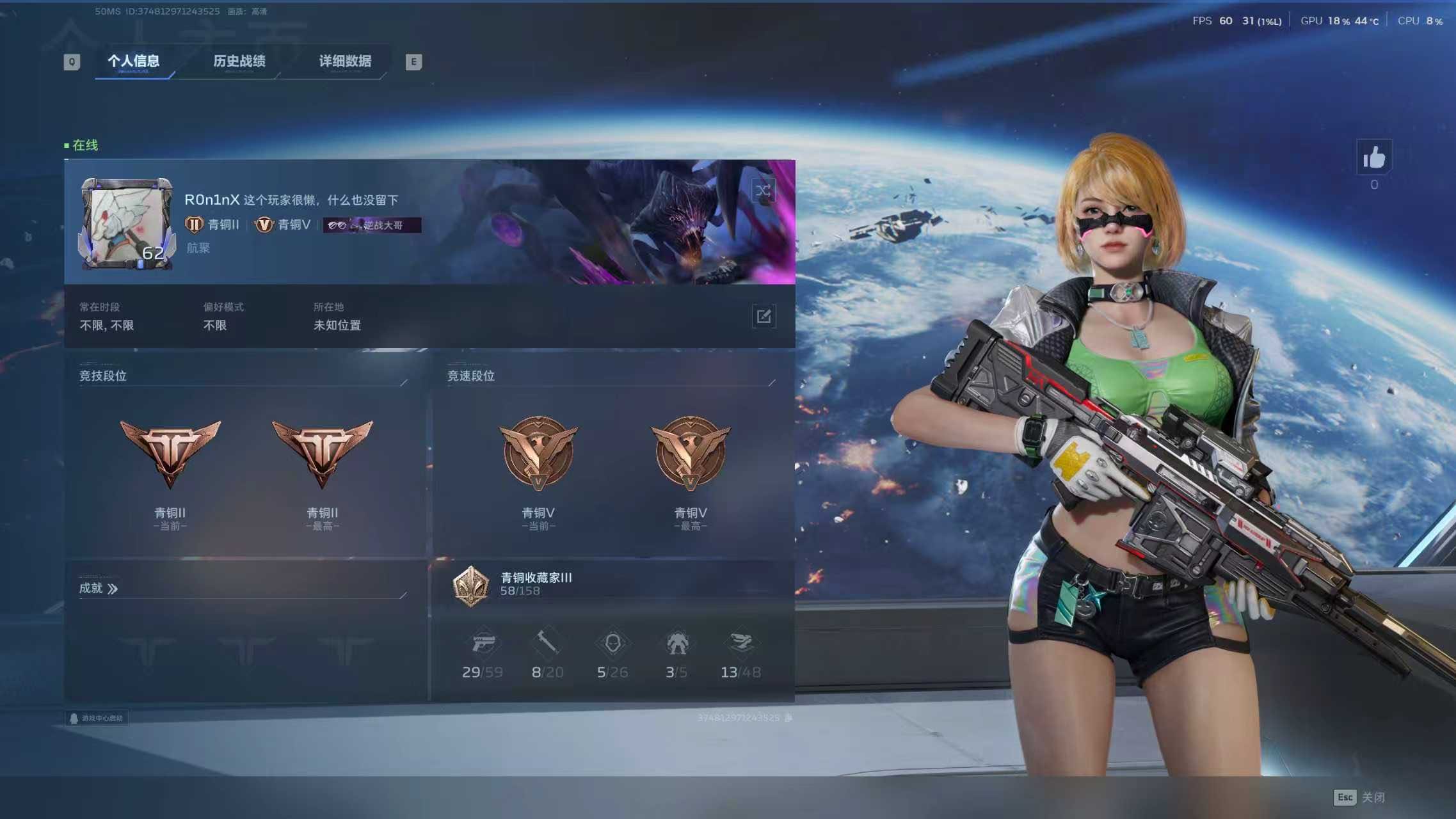Click the 逆战大哥 title badge
This screenshot has height=819, width=1456.
(372, 225)
